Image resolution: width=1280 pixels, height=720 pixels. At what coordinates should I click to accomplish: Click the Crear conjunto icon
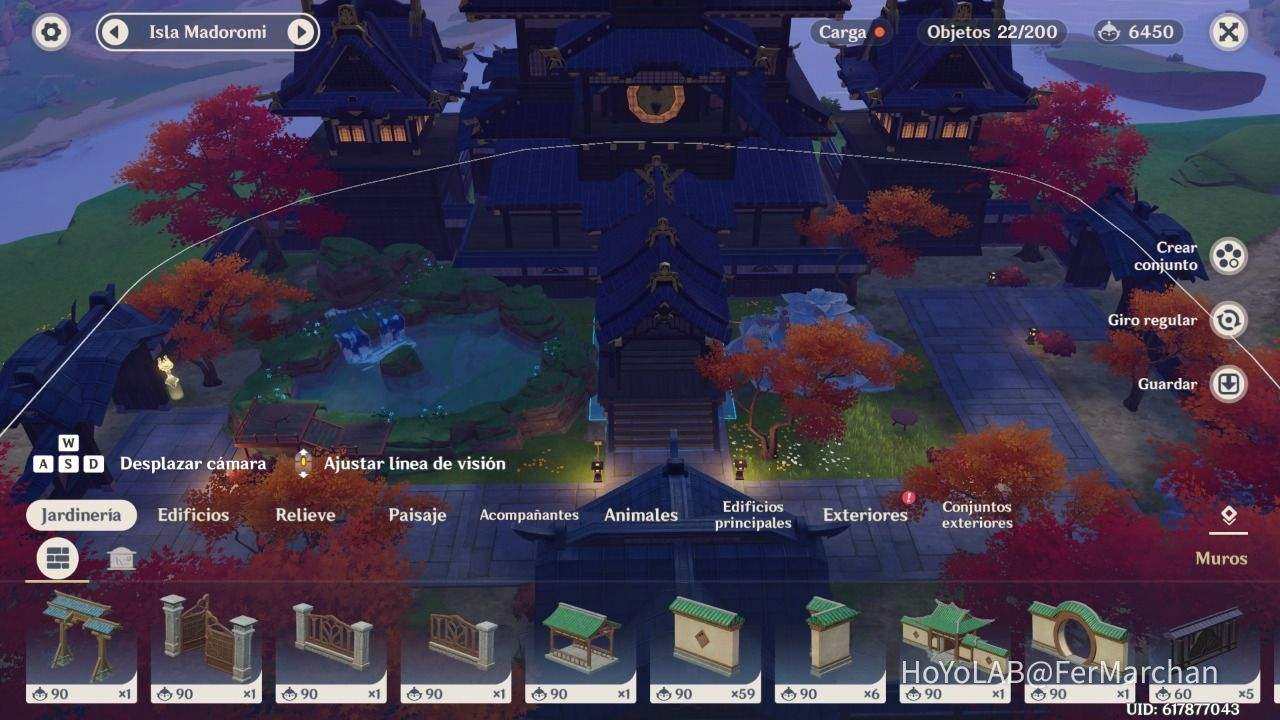[x=1228, y=256]
